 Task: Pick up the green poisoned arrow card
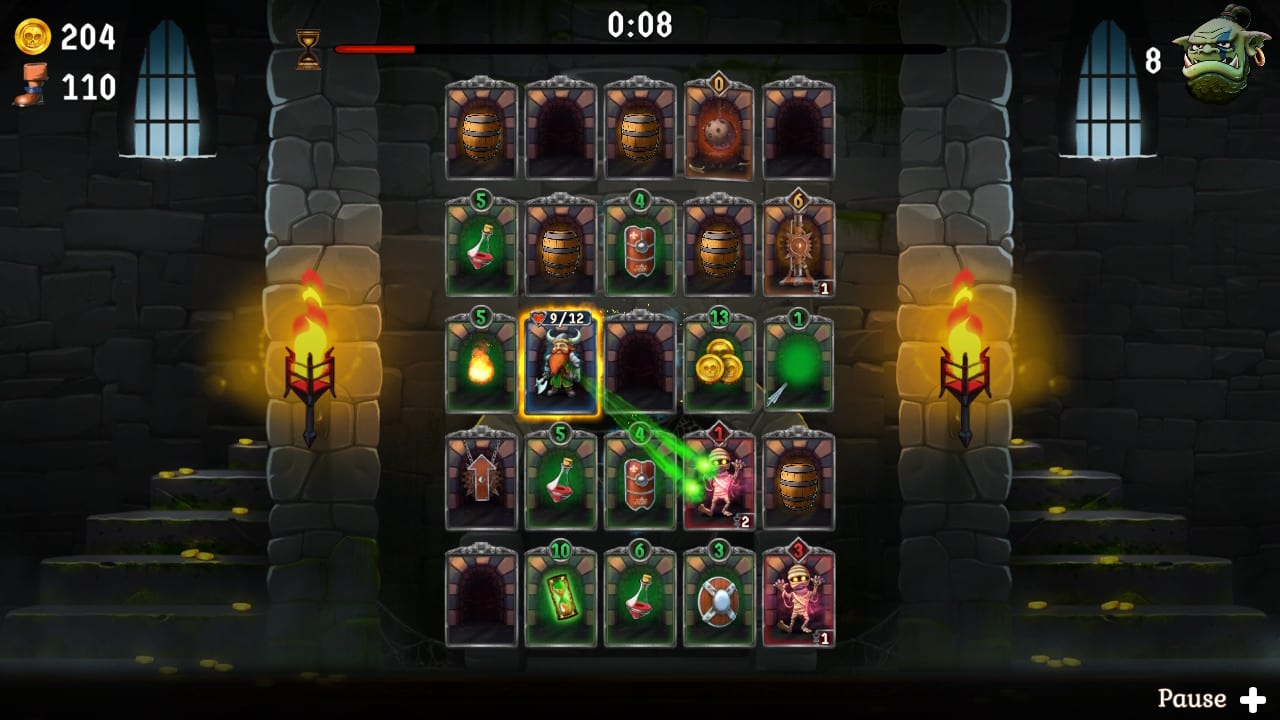coord(799,363)
